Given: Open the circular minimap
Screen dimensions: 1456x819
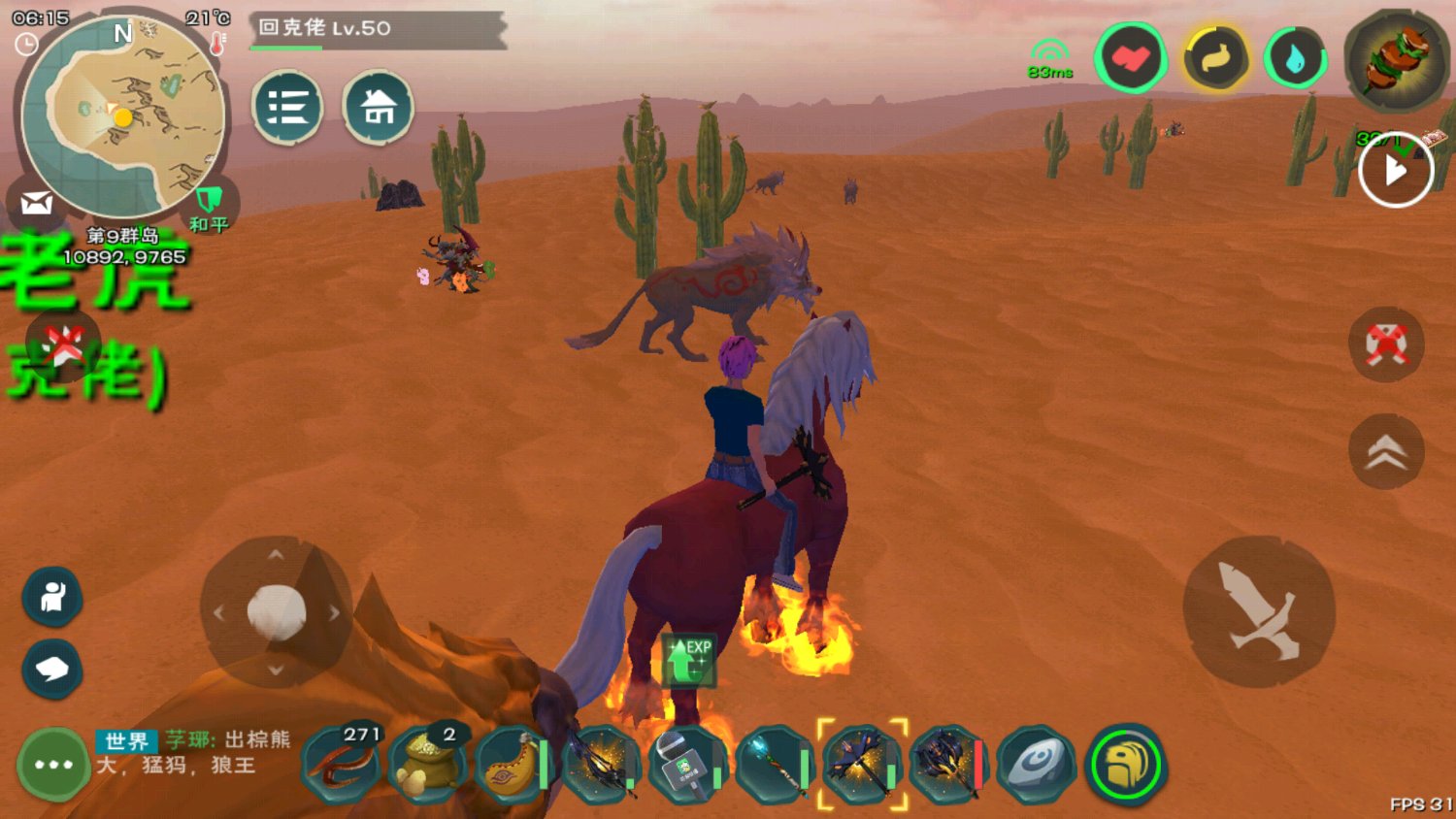Looking at the screenshot, I should click(x=123, y=116).
